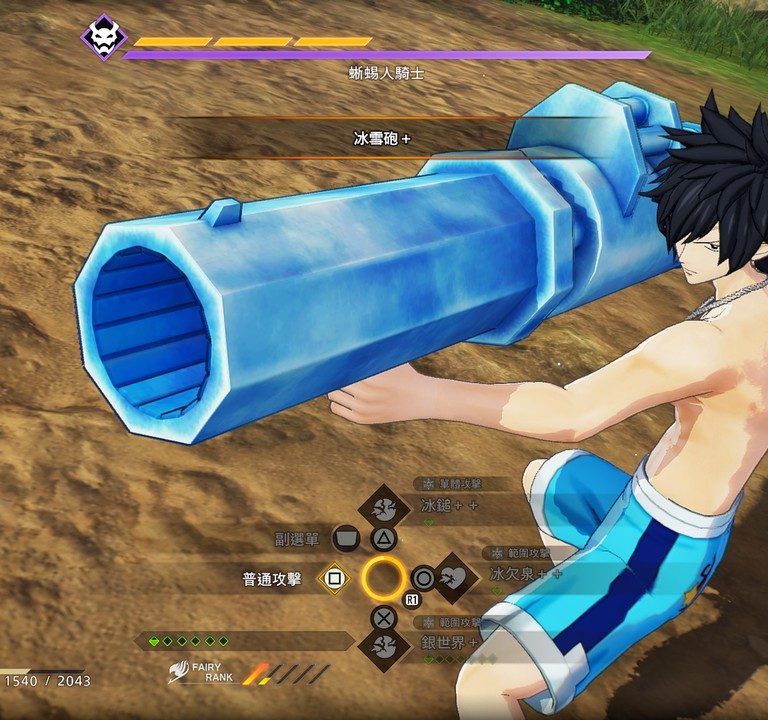Use the 銀世界+ area attack skill
The image size is (768, 720).
384,647
